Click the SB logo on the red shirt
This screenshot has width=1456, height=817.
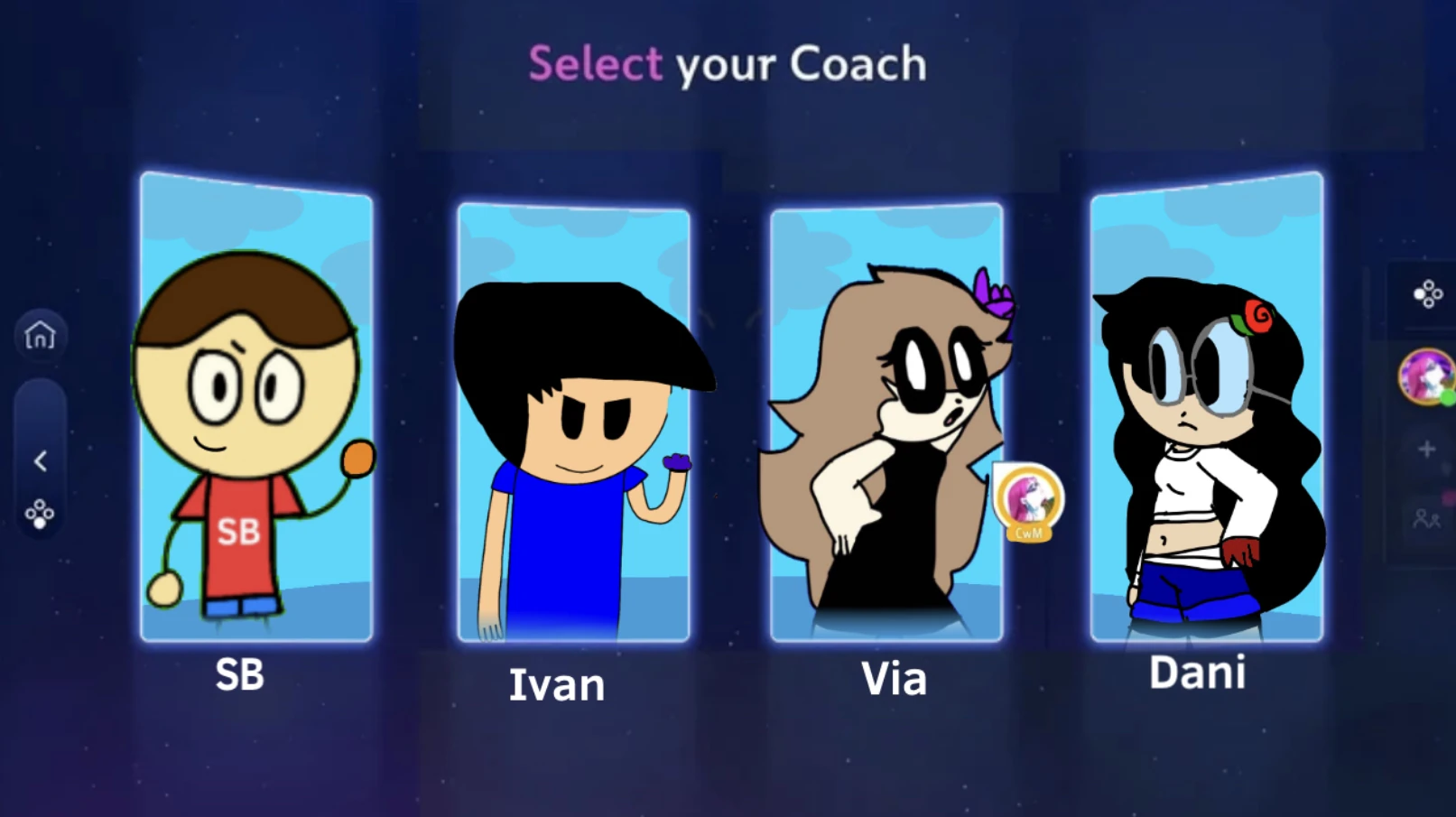point(238,532)
